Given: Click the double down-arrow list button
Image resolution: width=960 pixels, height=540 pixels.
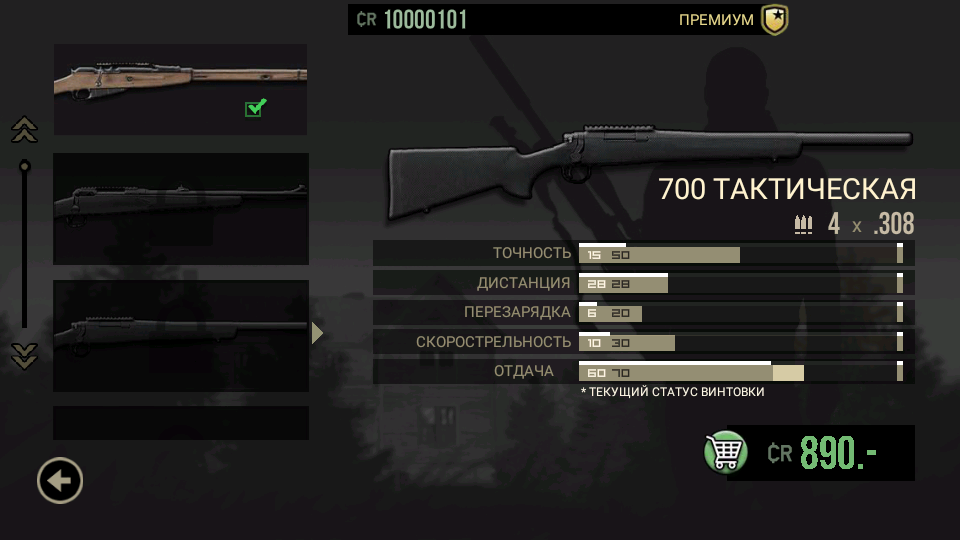Looking at the screenshot, I should (24, 355).
